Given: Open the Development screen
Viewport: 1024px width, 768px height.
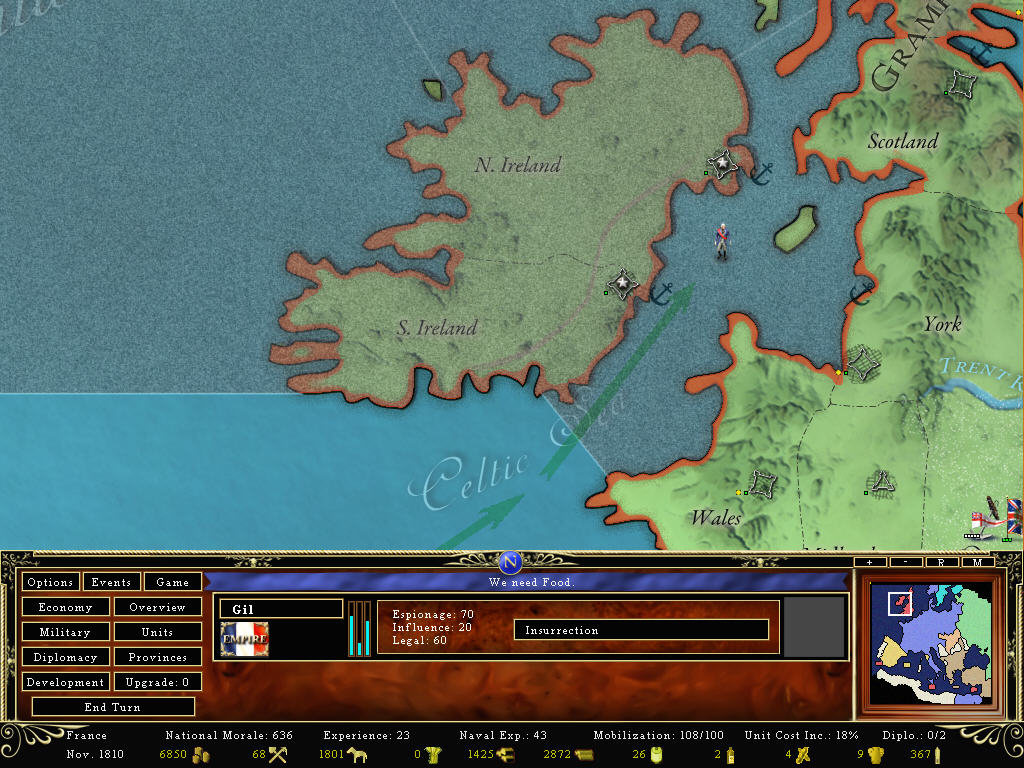Looking at the screenshot, I should (x=65, y=682).
